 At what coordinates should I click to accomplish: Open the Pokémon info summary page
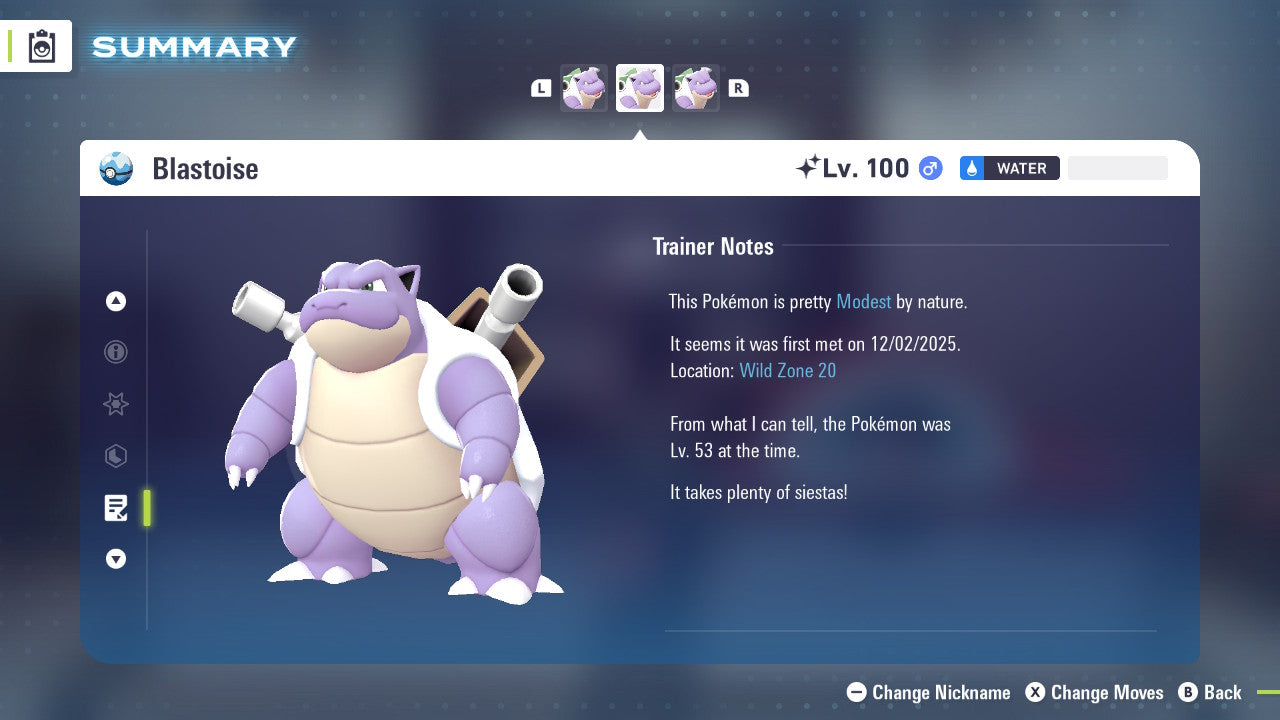click(x=115, y=352)
